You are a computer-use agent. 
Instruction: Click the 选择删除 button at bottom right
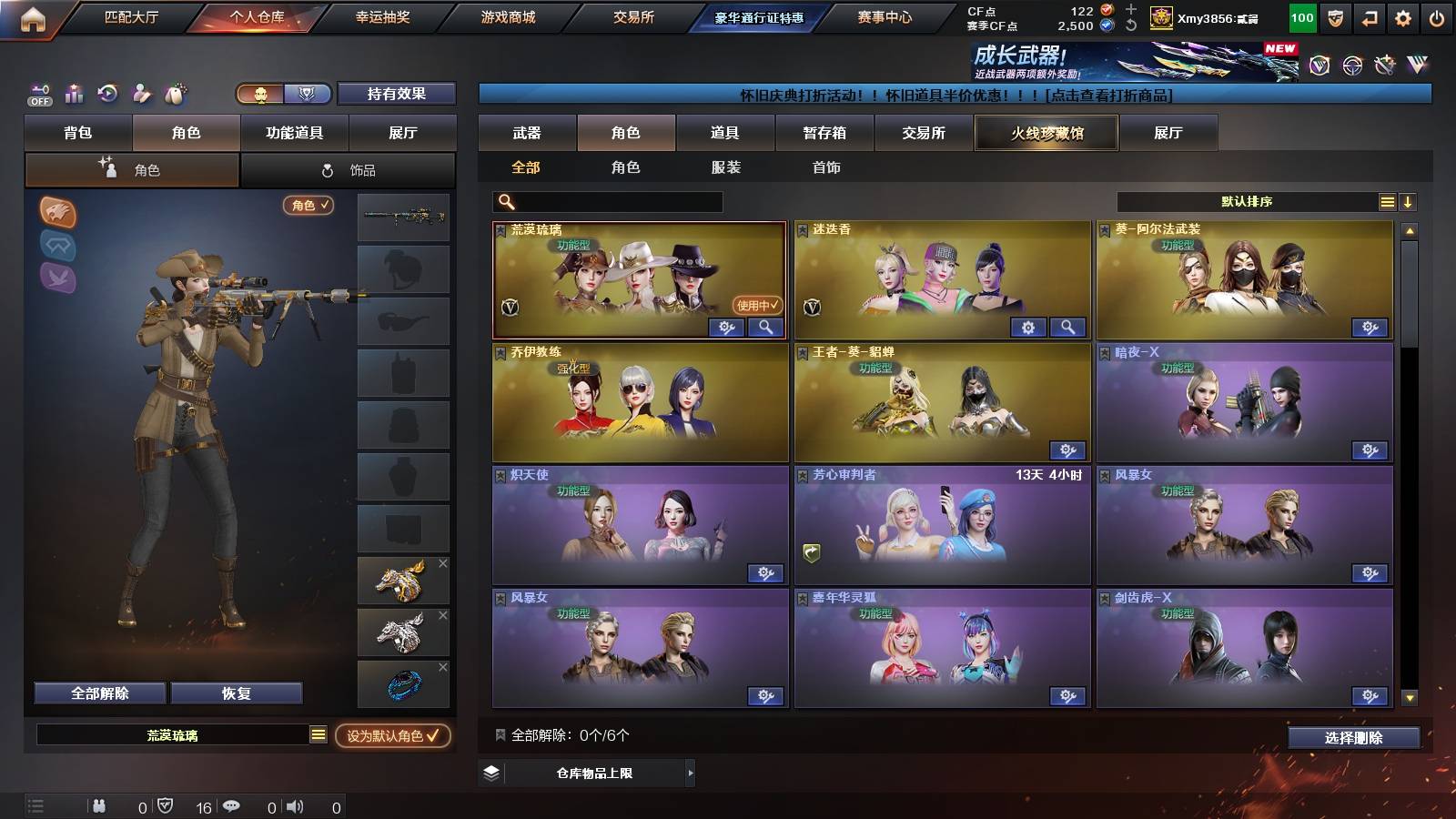pyautogui.click(x=1353, y=738)
